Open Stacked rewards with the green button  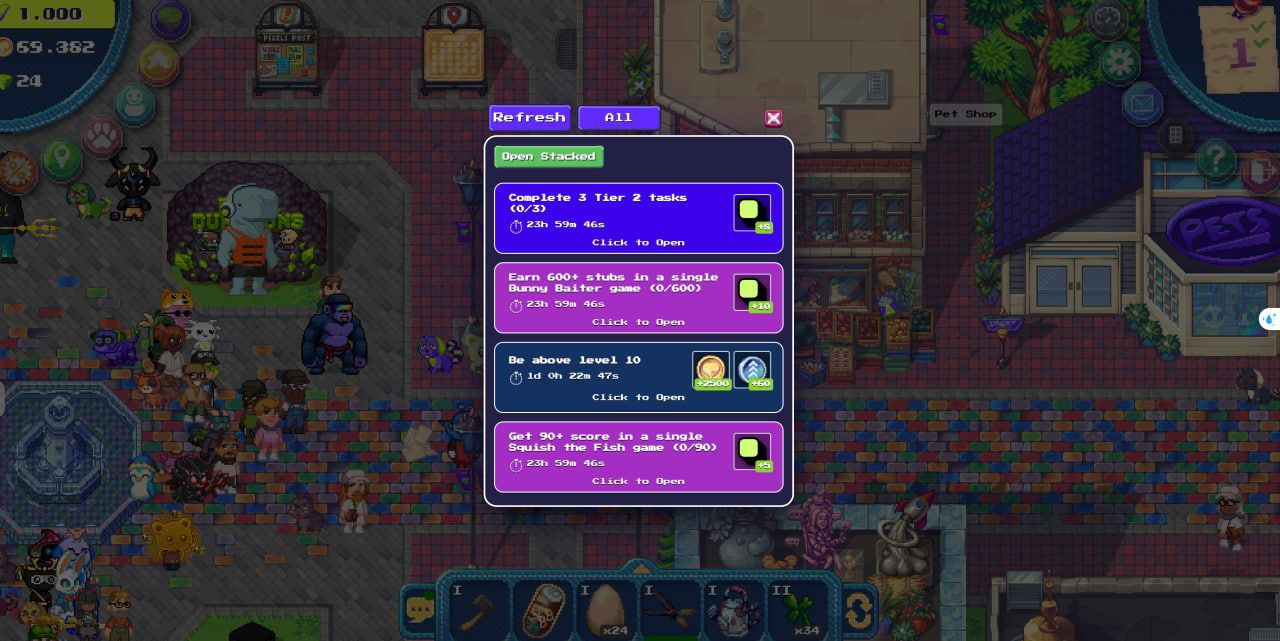(x=548, y=157)
